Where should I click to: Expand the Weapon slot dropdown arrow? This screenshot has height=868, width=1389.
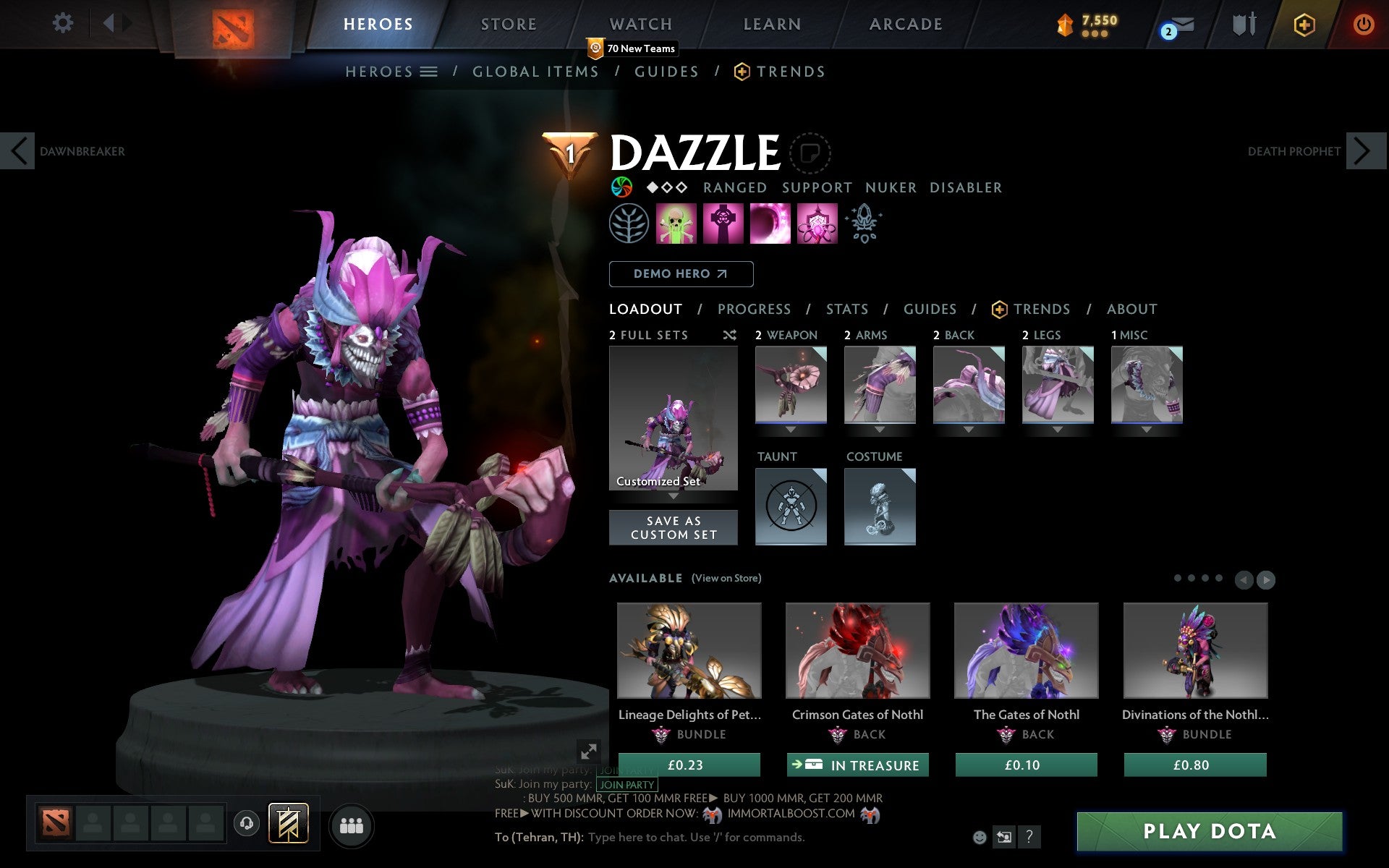click(x=791, y=428)
